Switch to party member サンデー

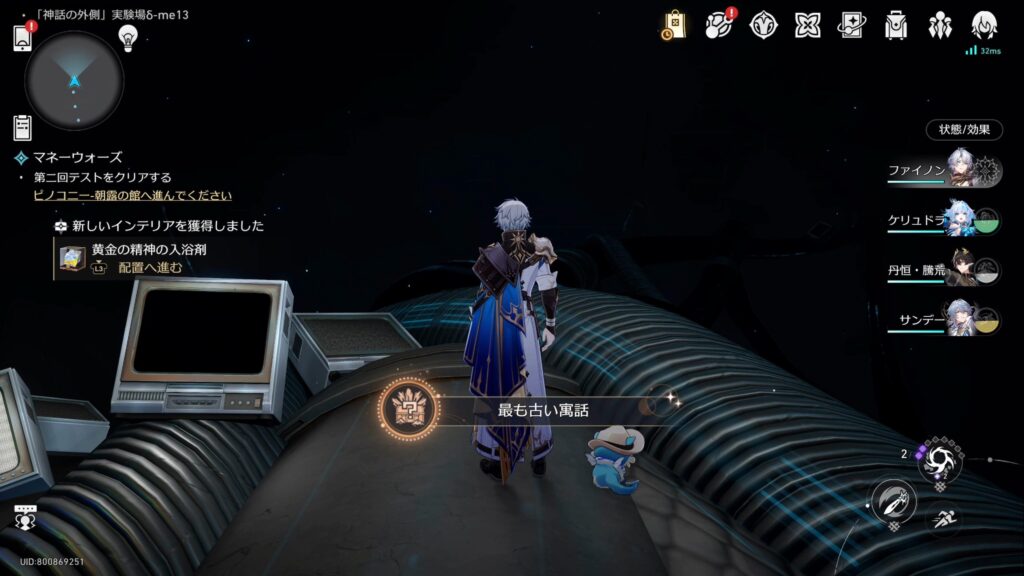coord(944,322)
